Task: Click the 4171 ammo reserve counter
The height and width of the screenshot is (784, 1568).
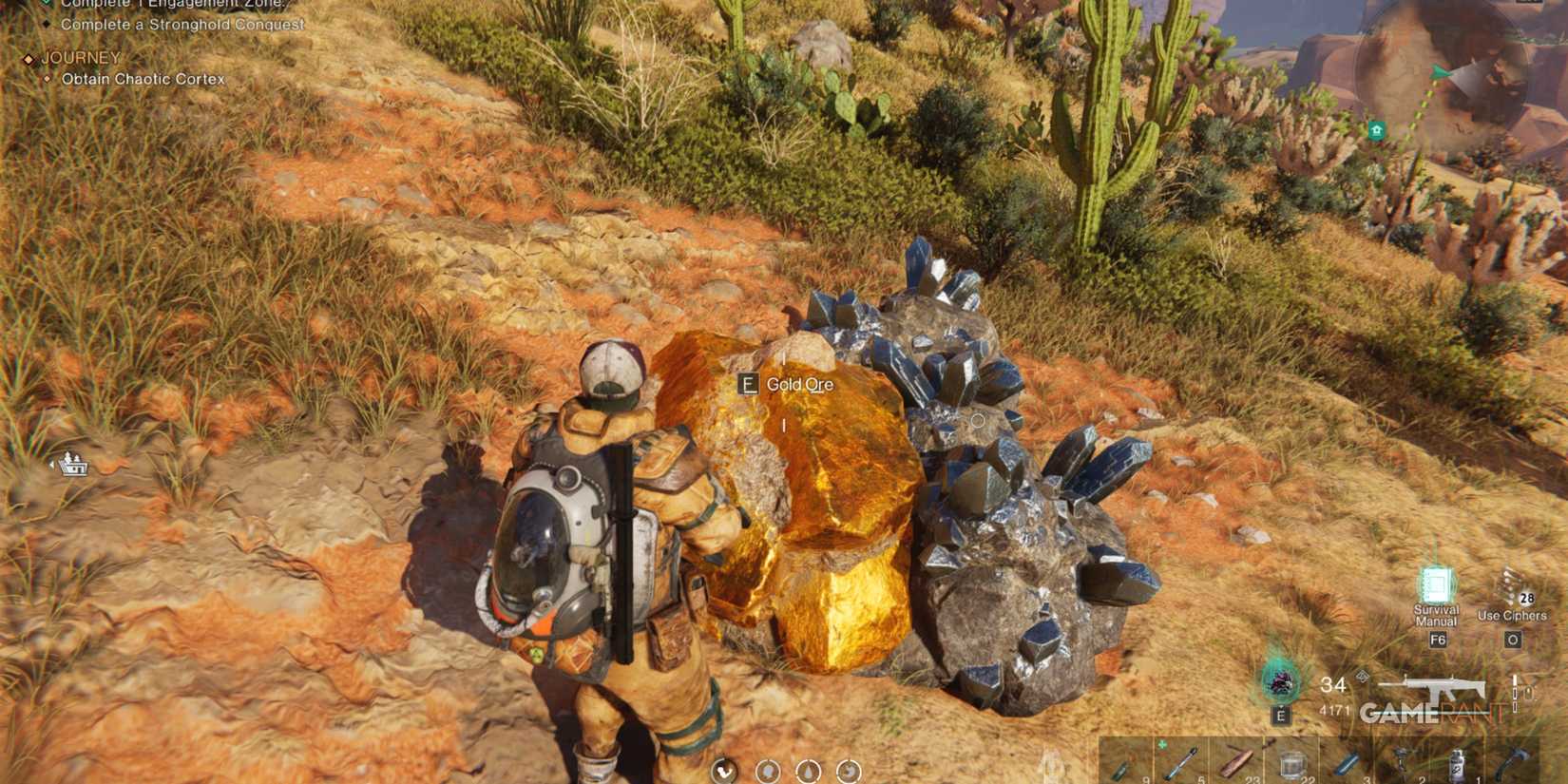Action: pos(1336,709)
